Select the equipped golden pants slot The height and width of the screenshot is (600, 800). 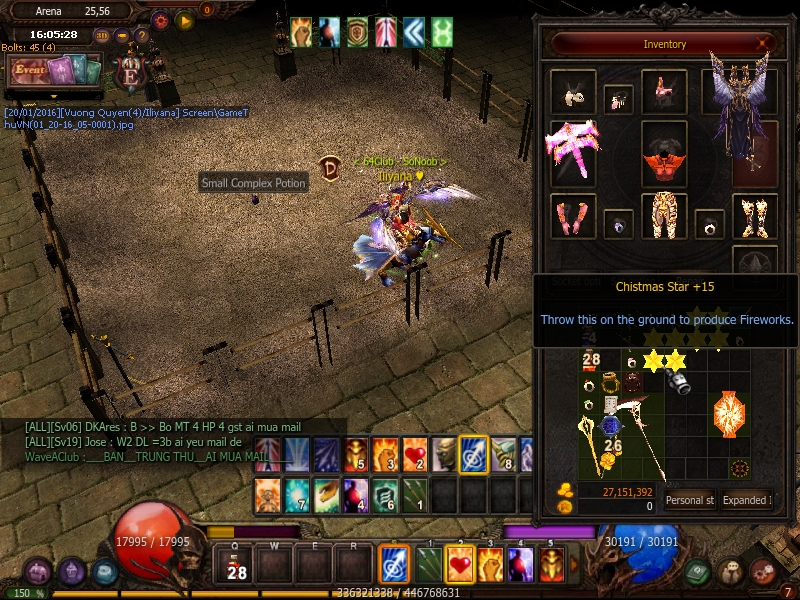(x=664, y=214)
